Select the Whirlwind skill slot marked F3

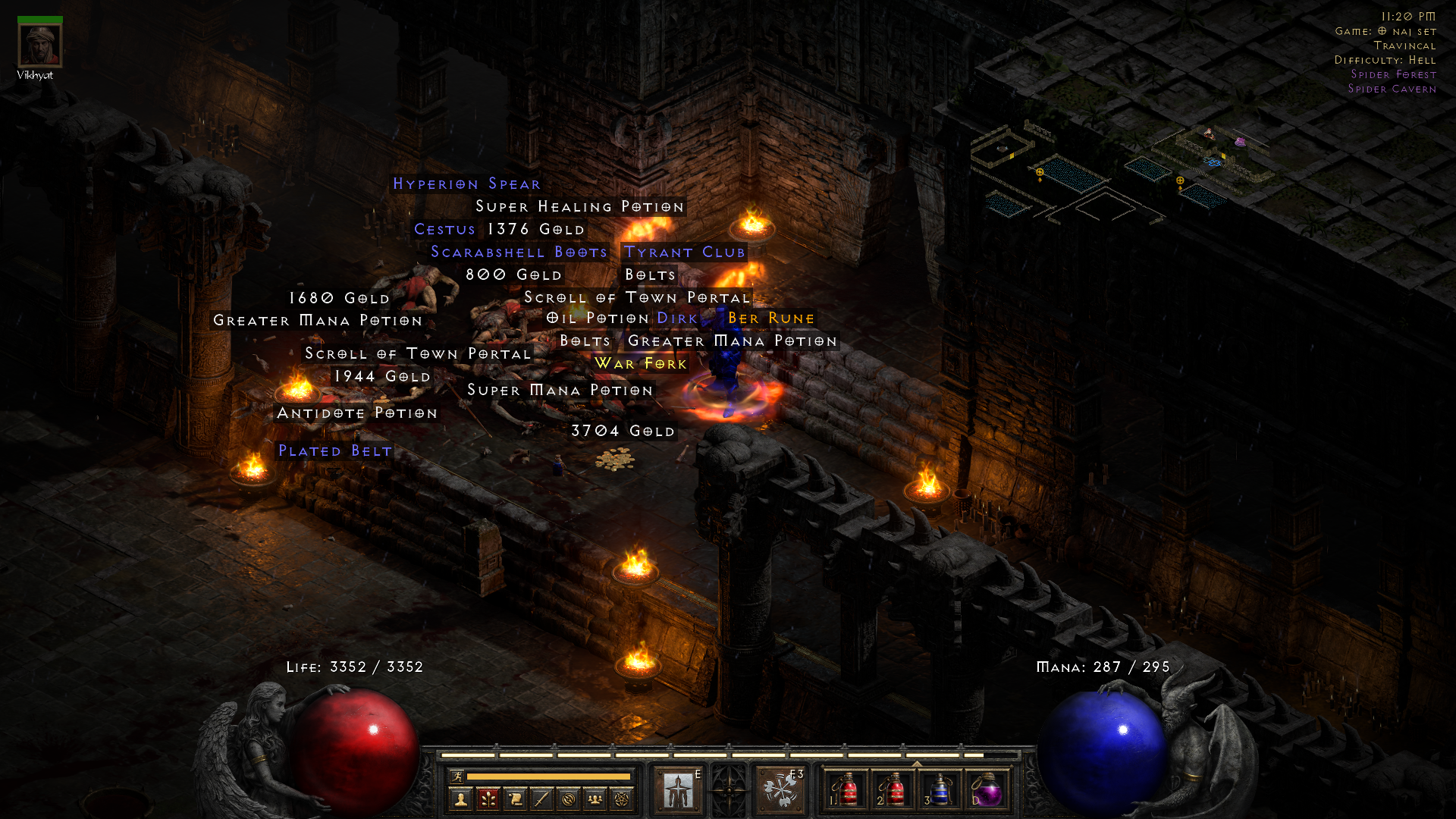coord(782,789)
